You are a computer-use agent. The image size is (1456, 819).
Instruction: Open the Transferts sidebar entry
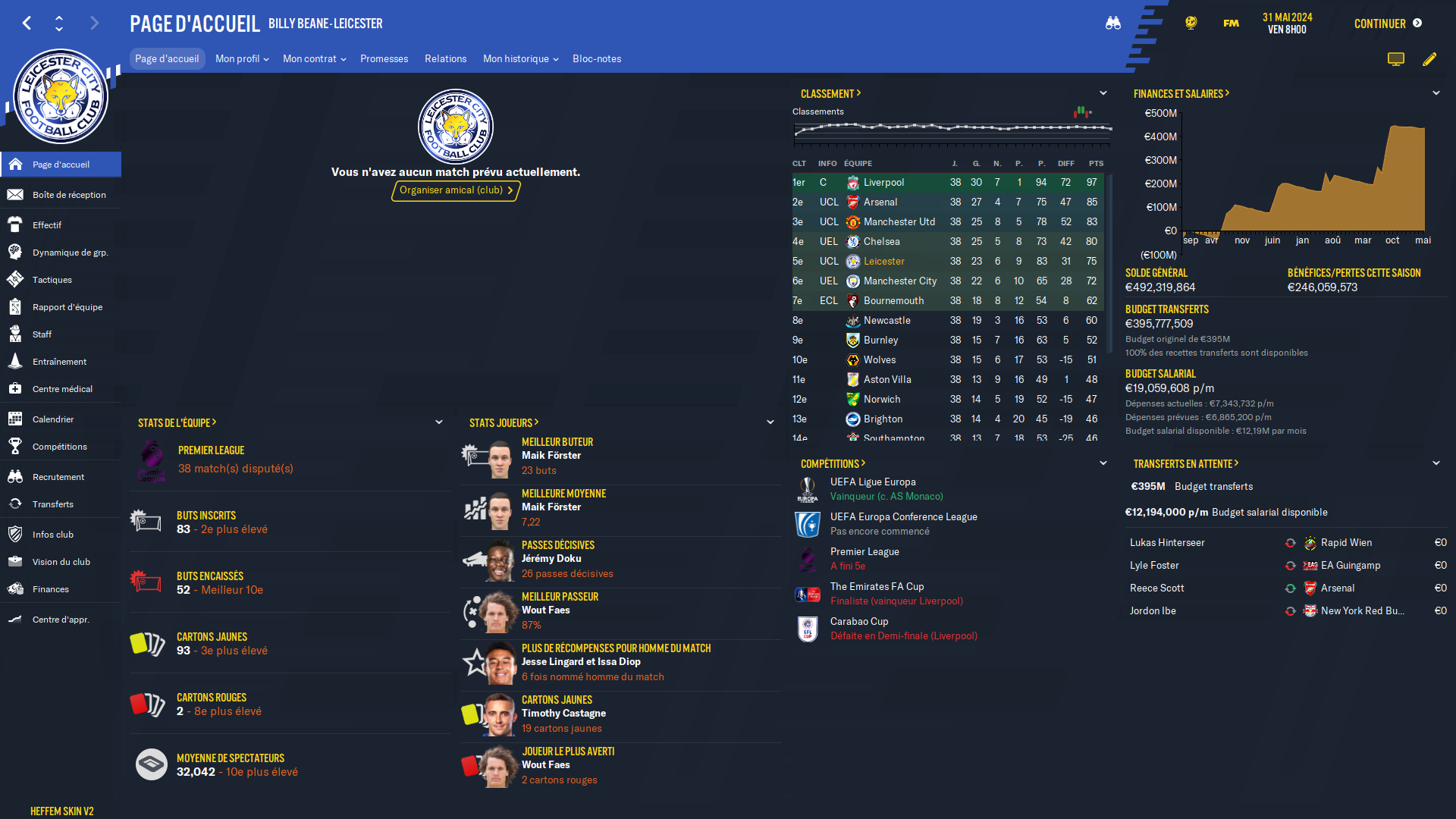tap(53, 504)
